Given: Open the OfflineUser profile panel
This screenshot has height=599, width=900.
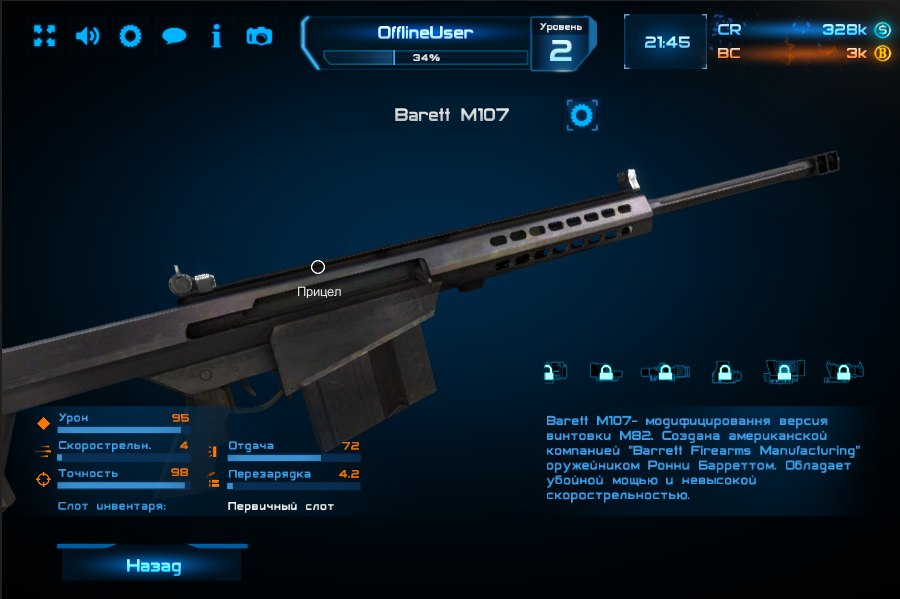Looking at the screenshot, I should click(425, 42).
